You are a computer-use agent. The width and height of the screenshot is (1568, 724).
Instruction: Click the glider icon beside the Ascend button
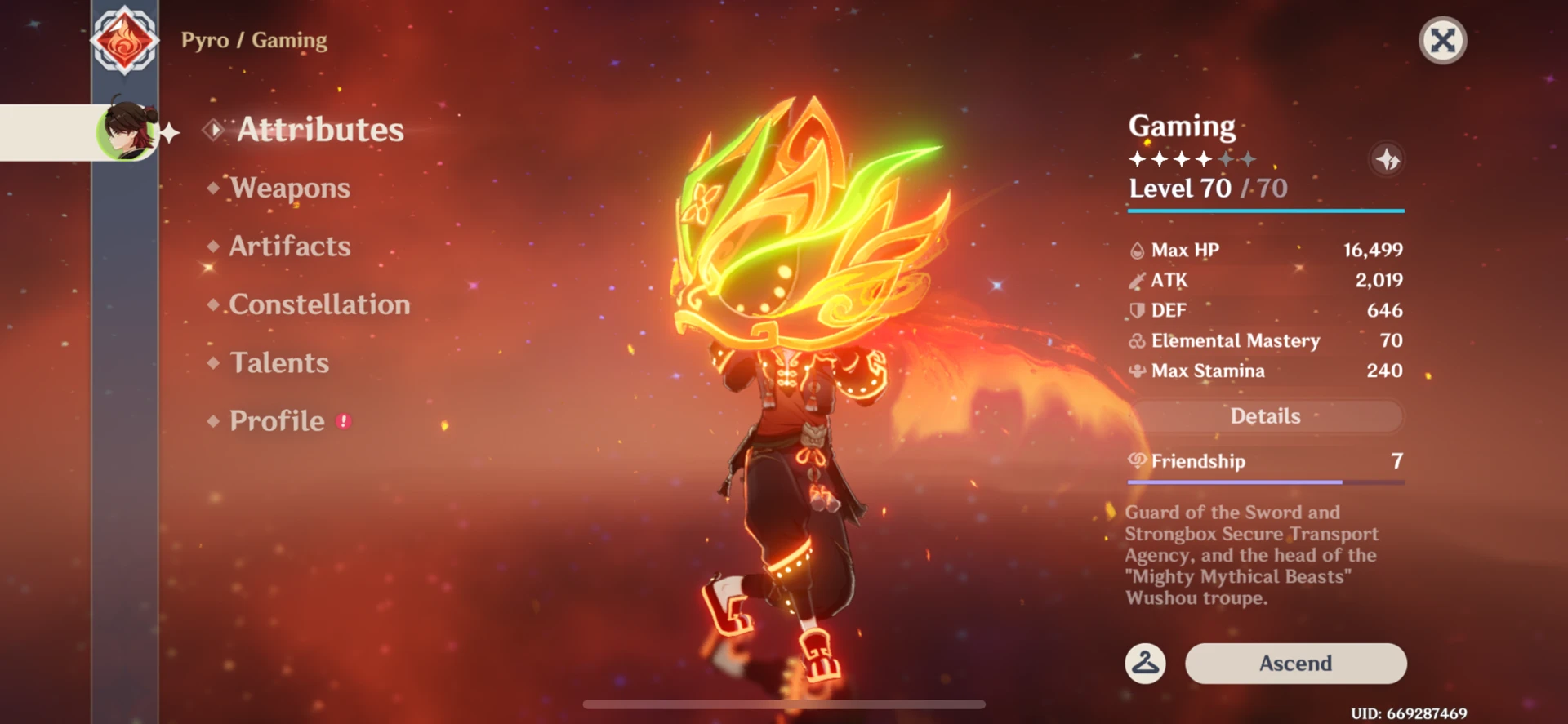(x=1144, y=664)
